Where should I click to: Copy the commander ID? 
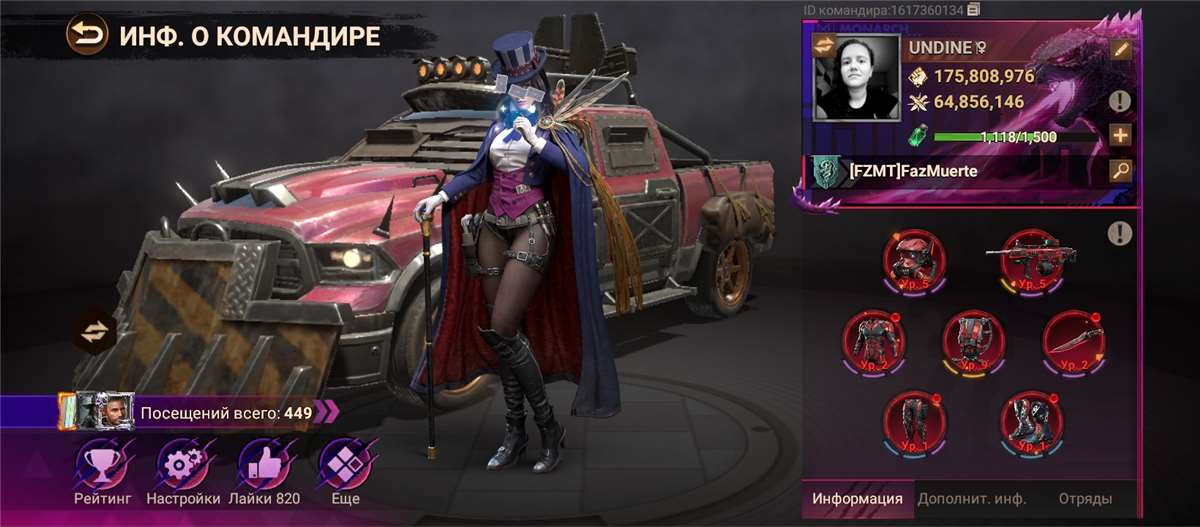tap(973, 10)
